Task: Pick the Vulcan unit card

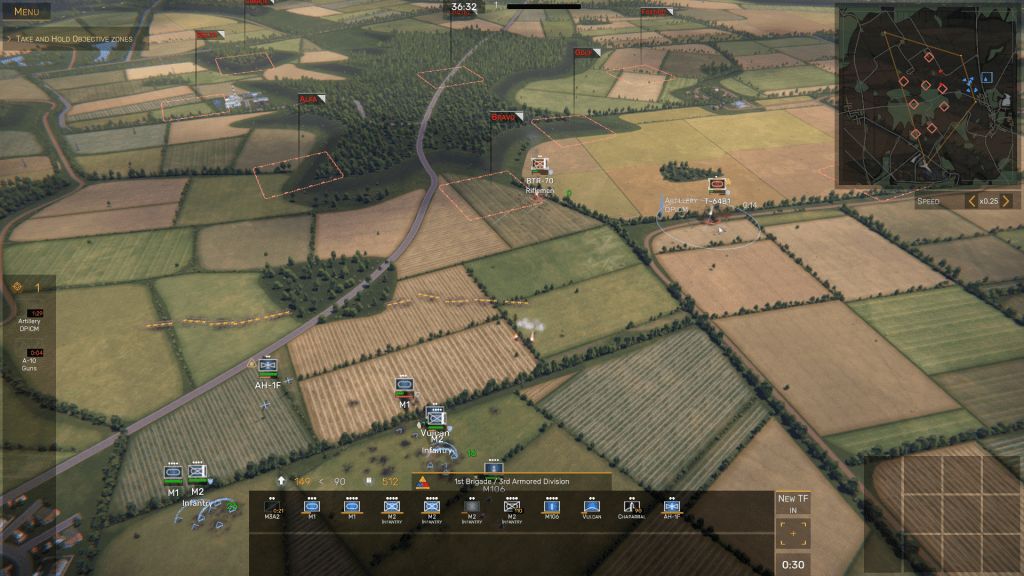Action: [591, 509]
